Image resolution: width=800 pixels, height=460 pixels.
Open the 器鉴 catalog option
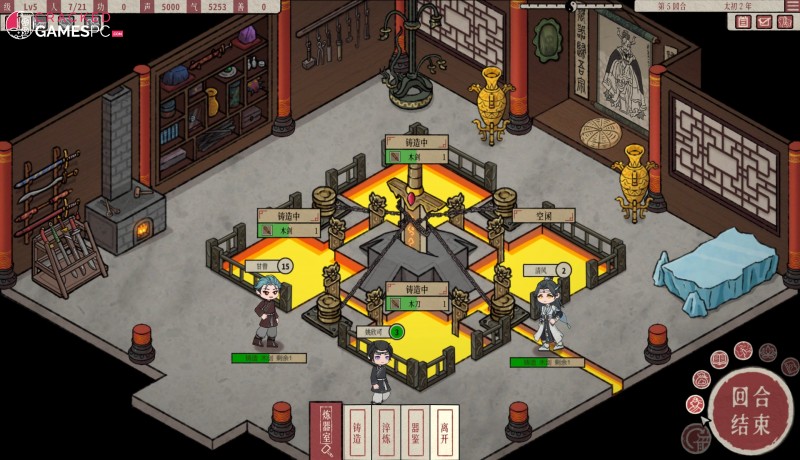tap(415, 432)
